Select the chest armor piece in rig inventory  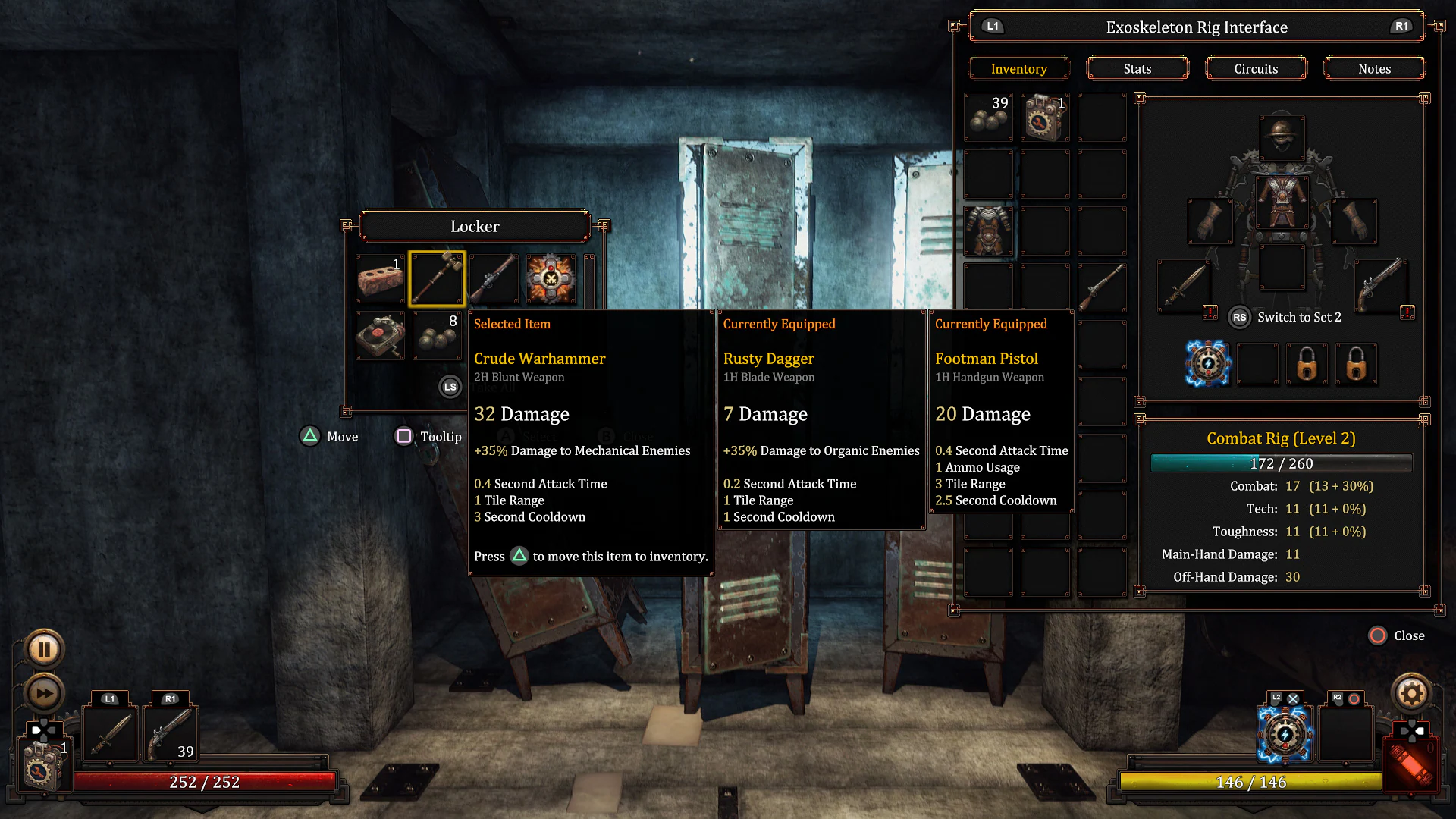[988, 231]
